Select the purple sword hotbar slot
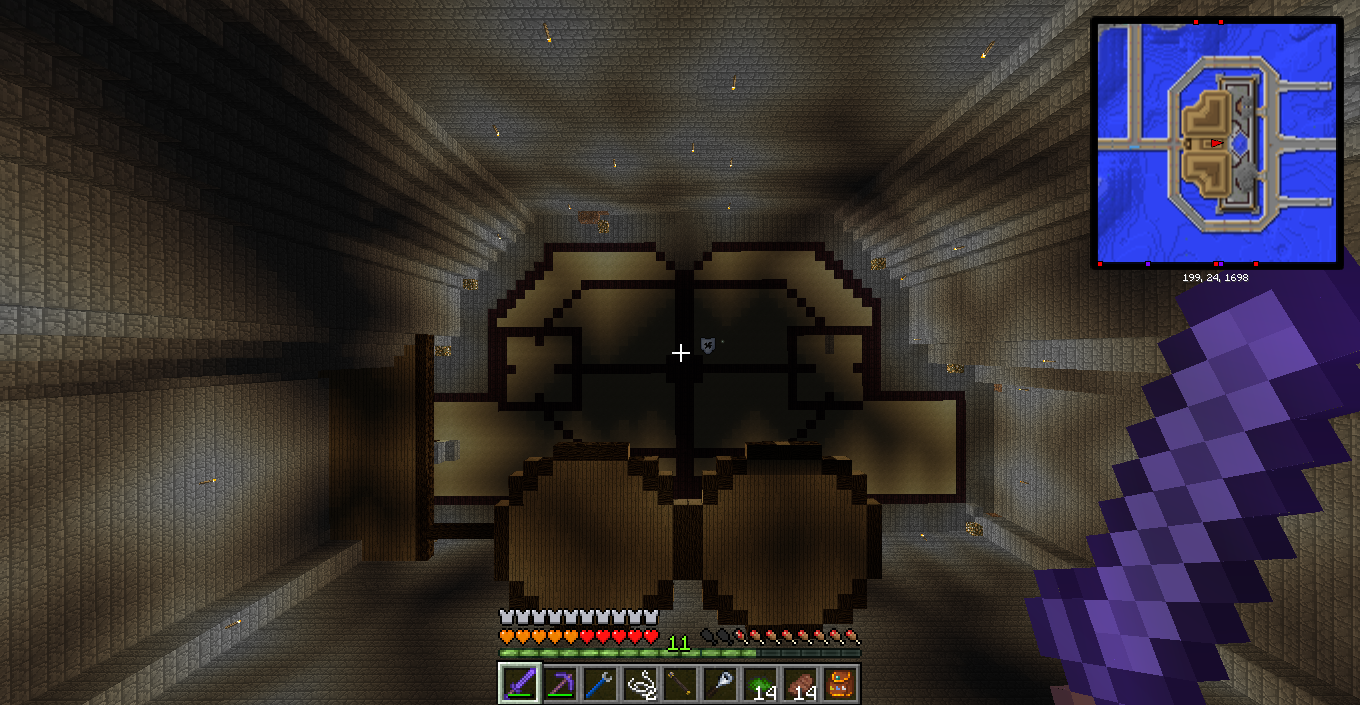Screen dimensions: 1360x705 pos(520,684)
